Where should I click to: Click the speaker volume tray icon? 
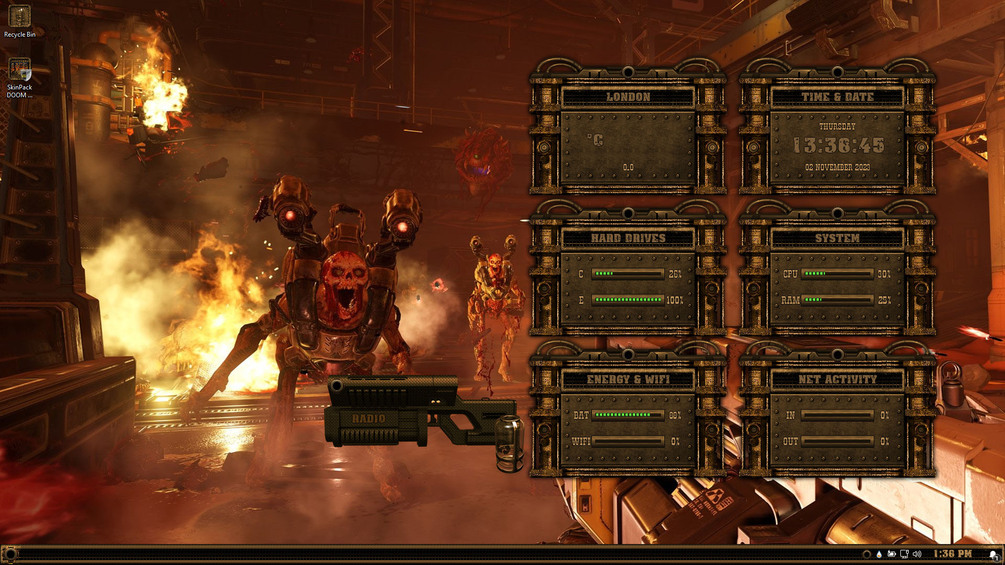click(917, 554)
